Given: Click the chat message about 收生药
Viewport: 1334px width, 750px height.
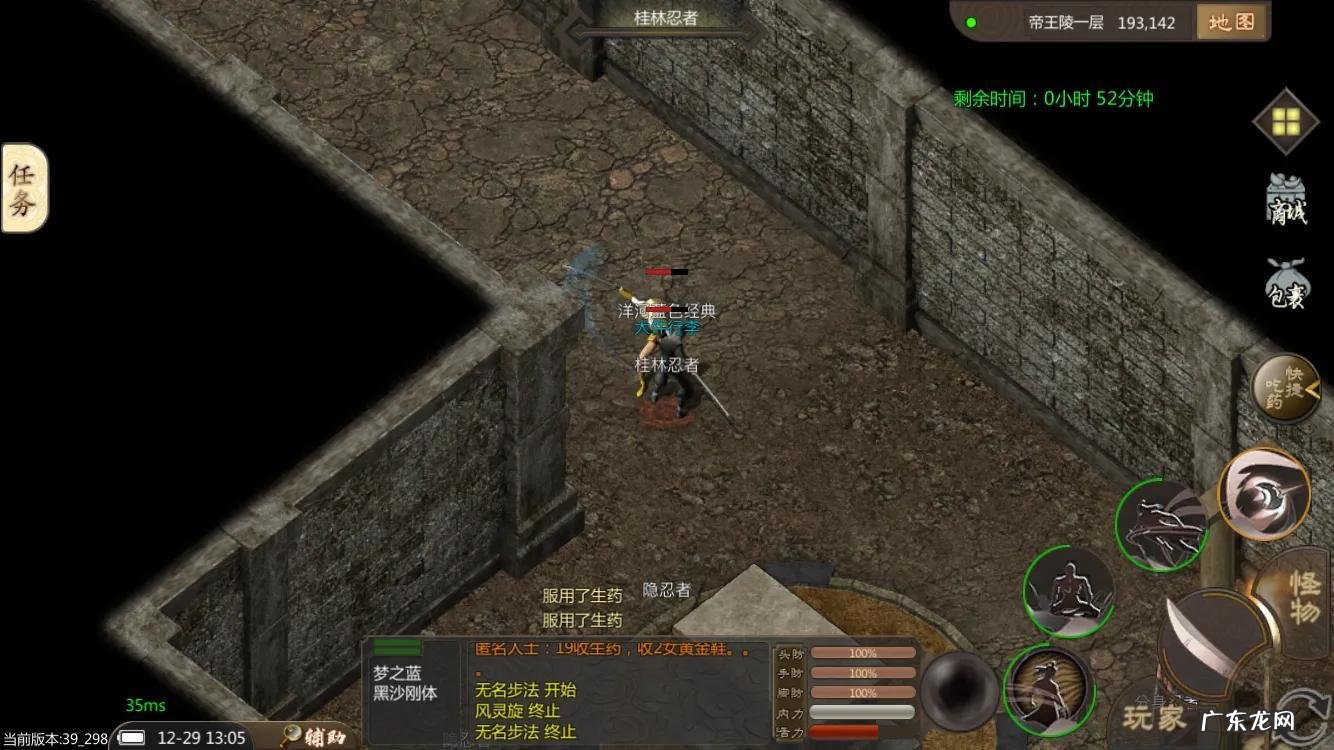Looking at the screenshot, I should (x=600, y=650).
